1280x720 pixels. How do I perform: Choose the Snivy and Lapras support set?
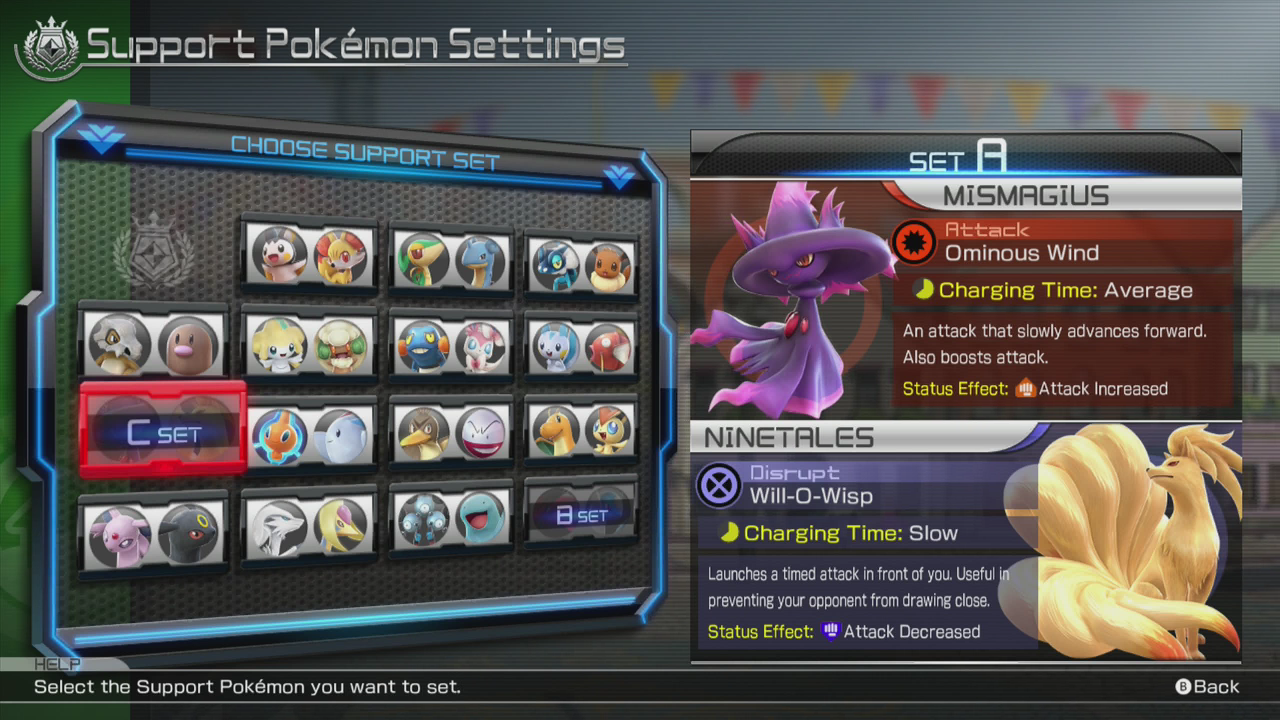coord(452,260)
